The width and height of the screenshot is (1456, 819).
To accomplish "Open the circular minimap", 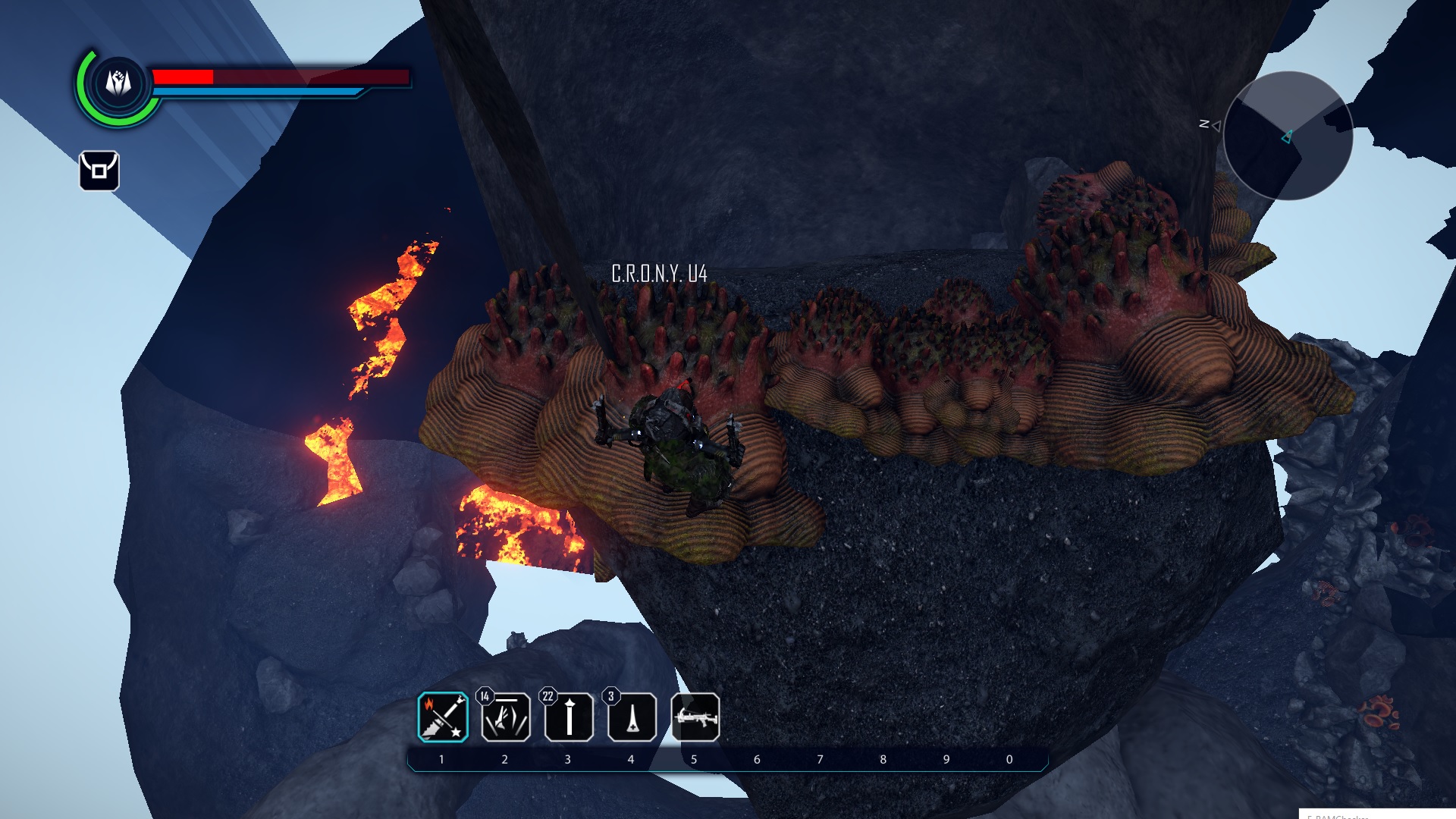I will coord(1288,136).
